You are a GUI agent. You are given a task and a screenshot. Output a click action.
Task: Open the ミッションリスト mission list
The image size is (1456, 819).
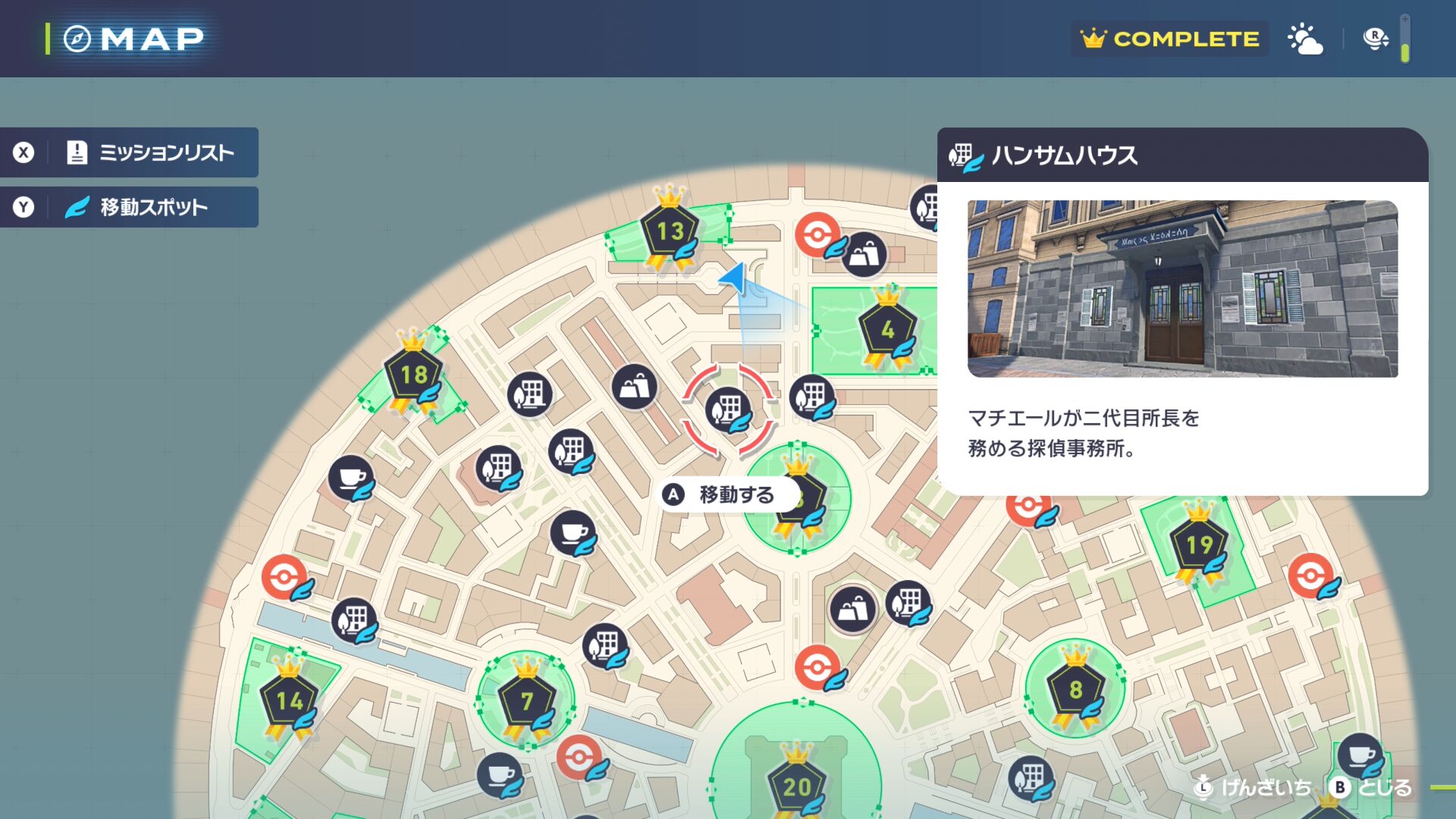pos(129,152)
